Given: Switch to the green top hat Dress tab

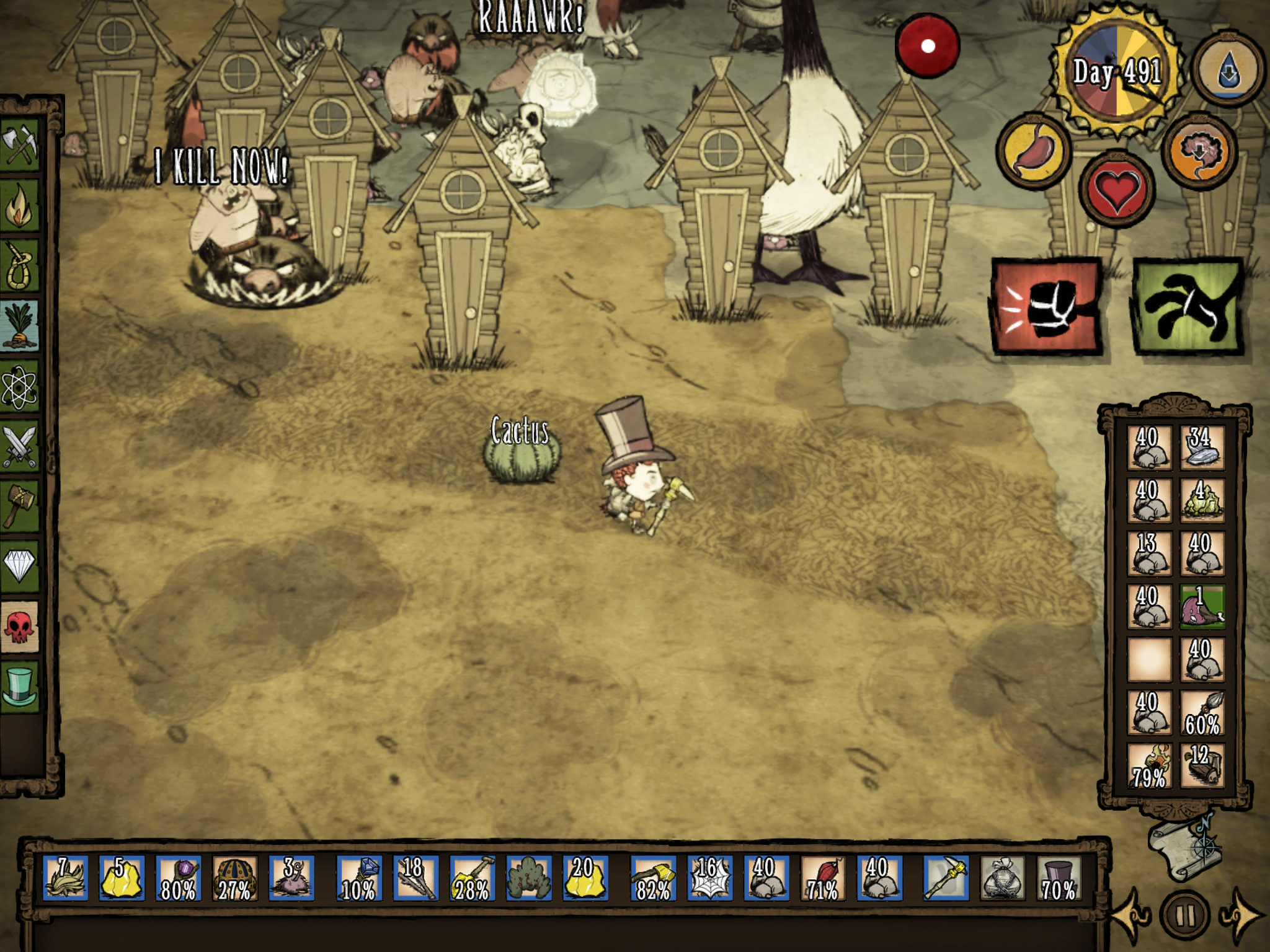Looking at the screenshot, I should coord(20,686).
